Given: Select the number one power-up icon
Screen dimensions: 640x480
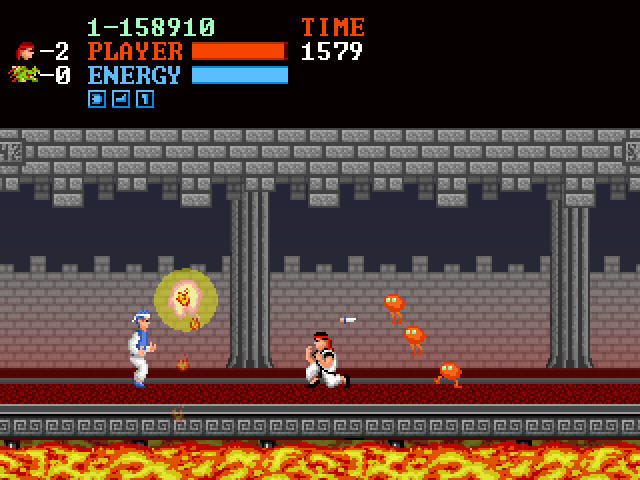Looking at the screenshot, I should pos(145,99).
